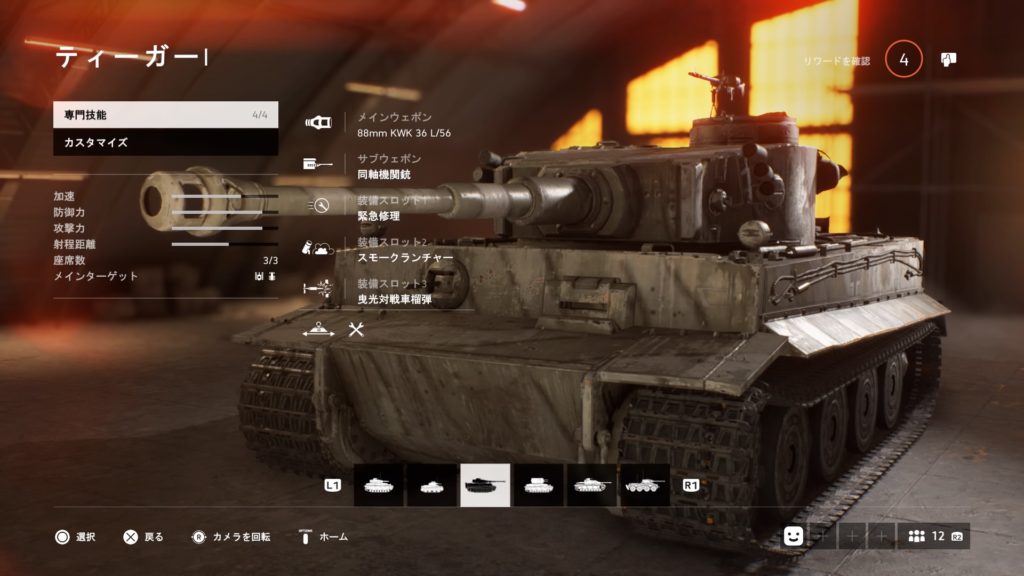The height and width of the screenshot is (576, 1024).
Task: Click the 選択 select option
Action: [75, 537]
